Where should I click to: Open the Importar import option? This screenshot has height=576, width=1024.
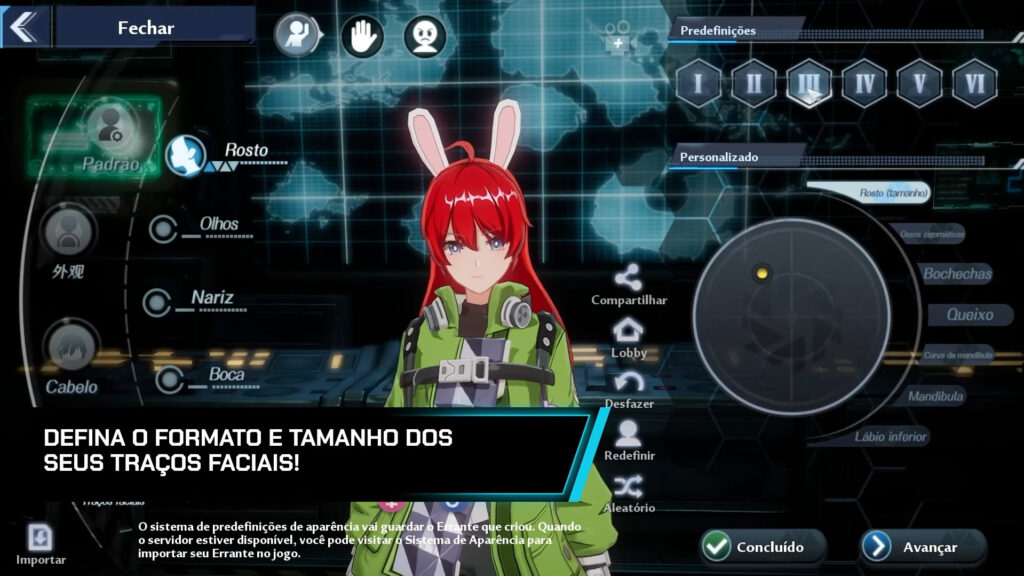click(40, 543)
